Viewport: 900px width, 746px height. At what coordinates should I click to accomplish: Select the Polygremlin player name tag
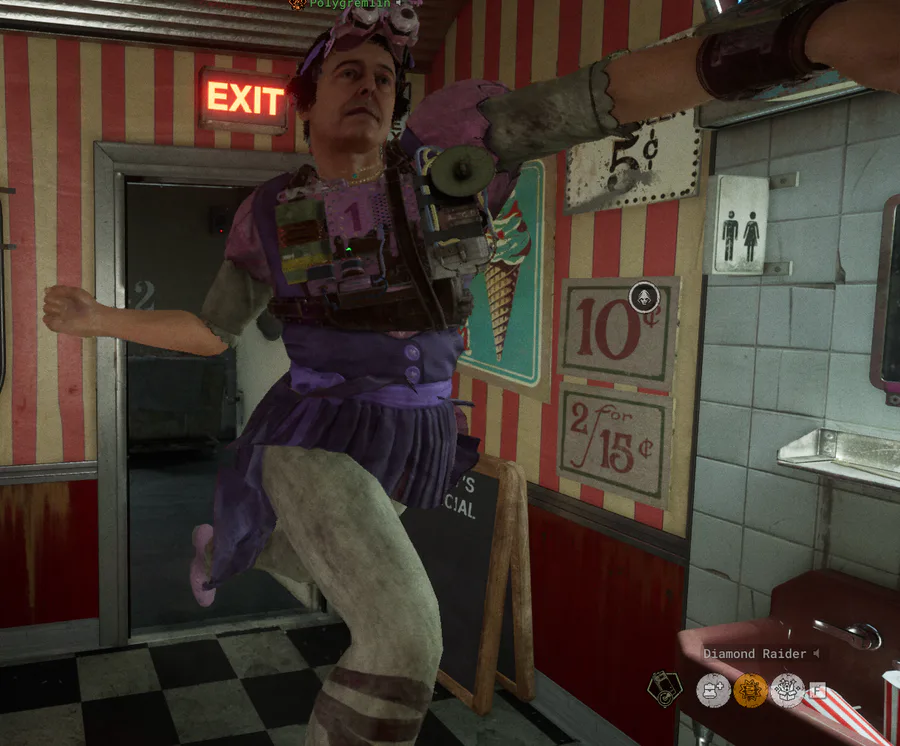pyautogui.click(x=338, y=4)
